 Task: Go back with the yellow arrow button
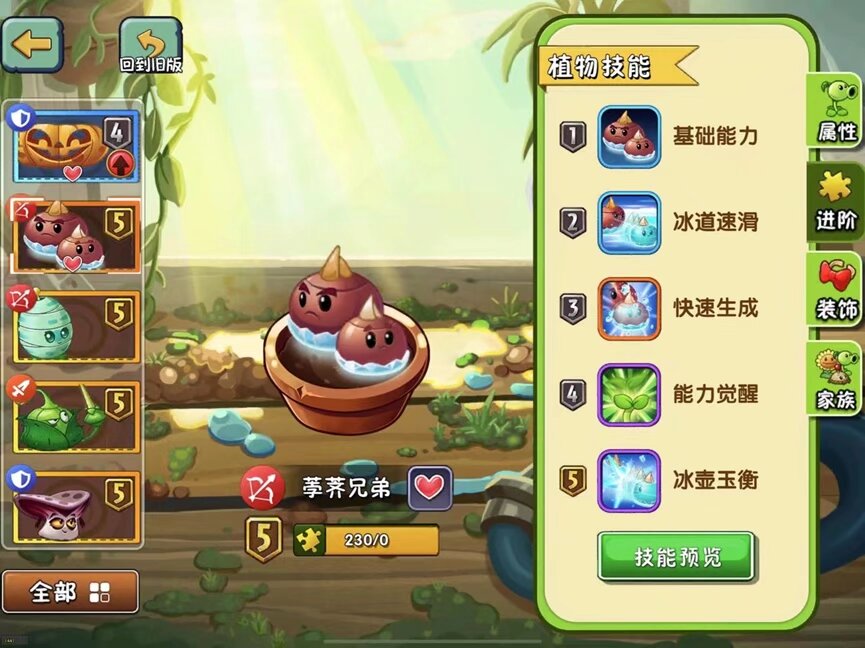31,45
